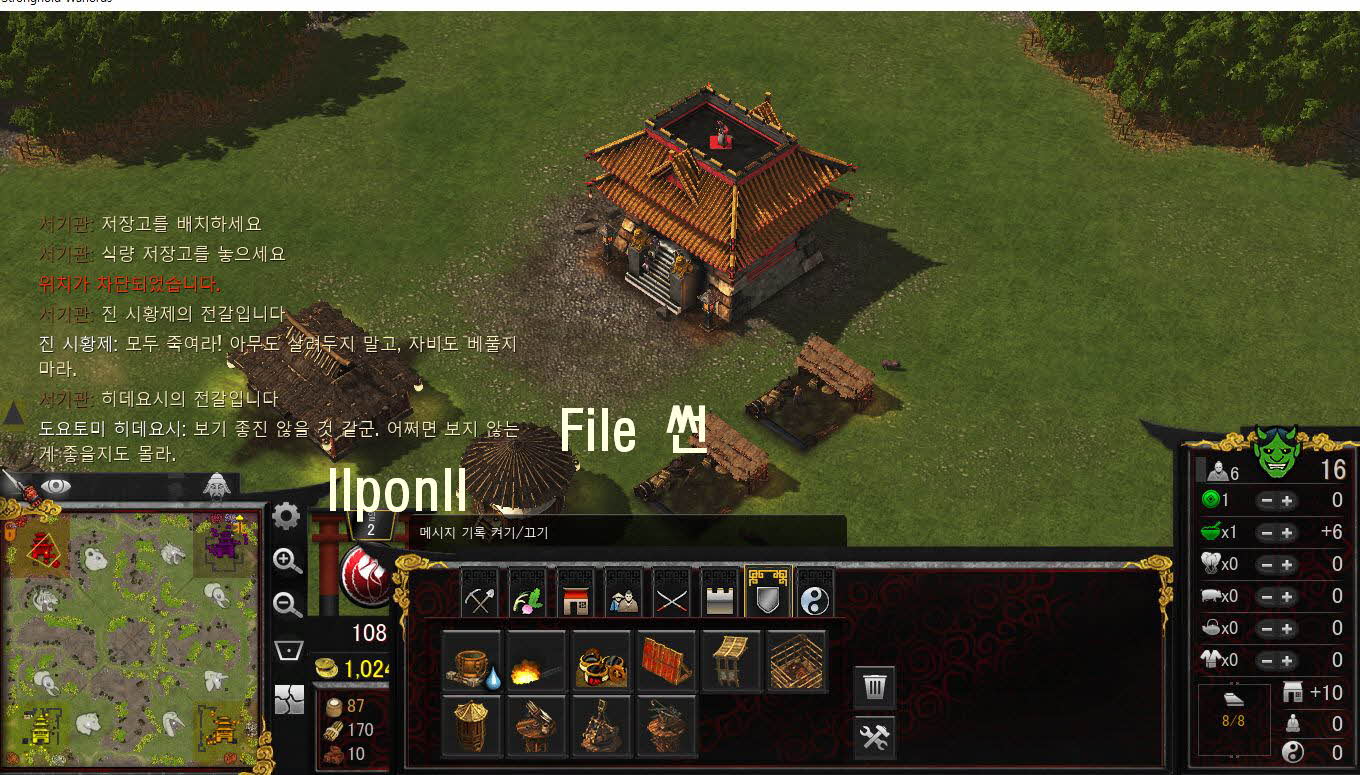Viewport: 1360px width, 775px height.
Task: Zoom out with the magnifier minus button
Action: (287, 605)
